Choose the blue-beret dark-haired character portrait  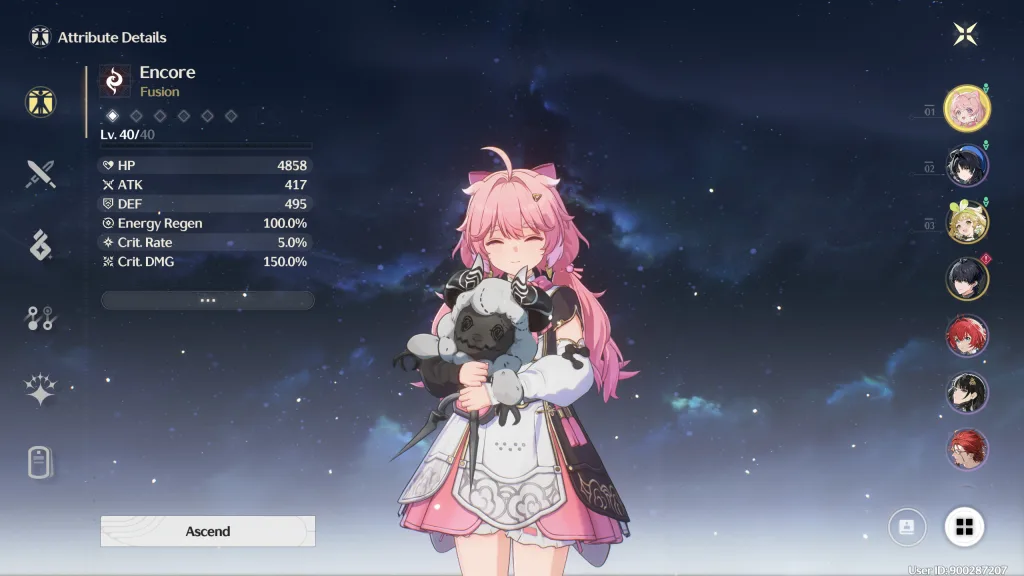967,166
